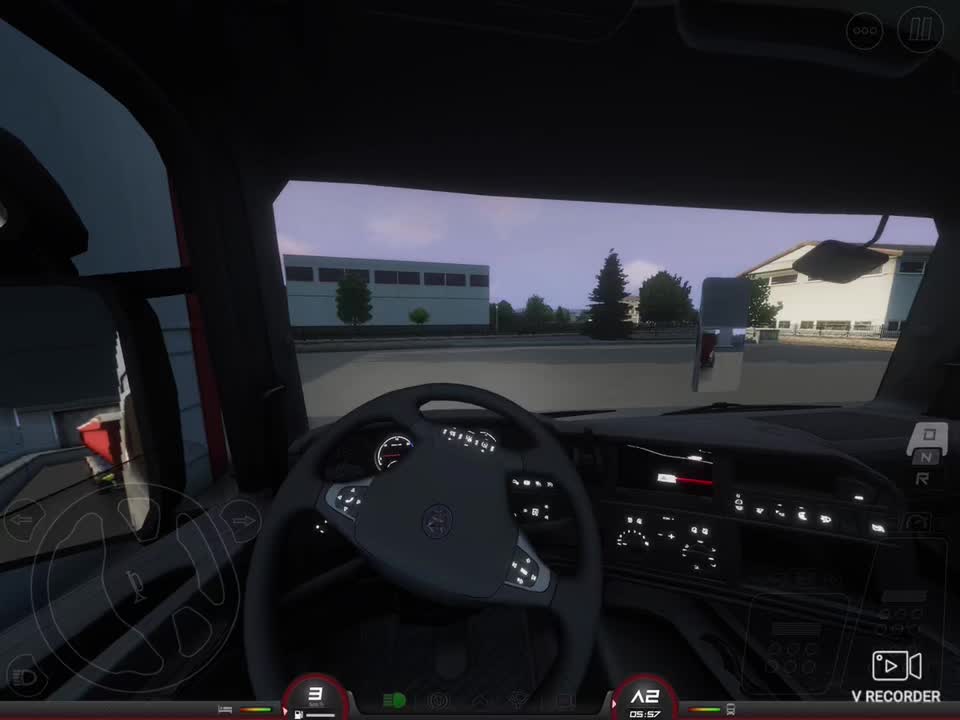Toggle the green headlight indicator
The height and width of the screenshot is (720, 960).
[395, 701]
